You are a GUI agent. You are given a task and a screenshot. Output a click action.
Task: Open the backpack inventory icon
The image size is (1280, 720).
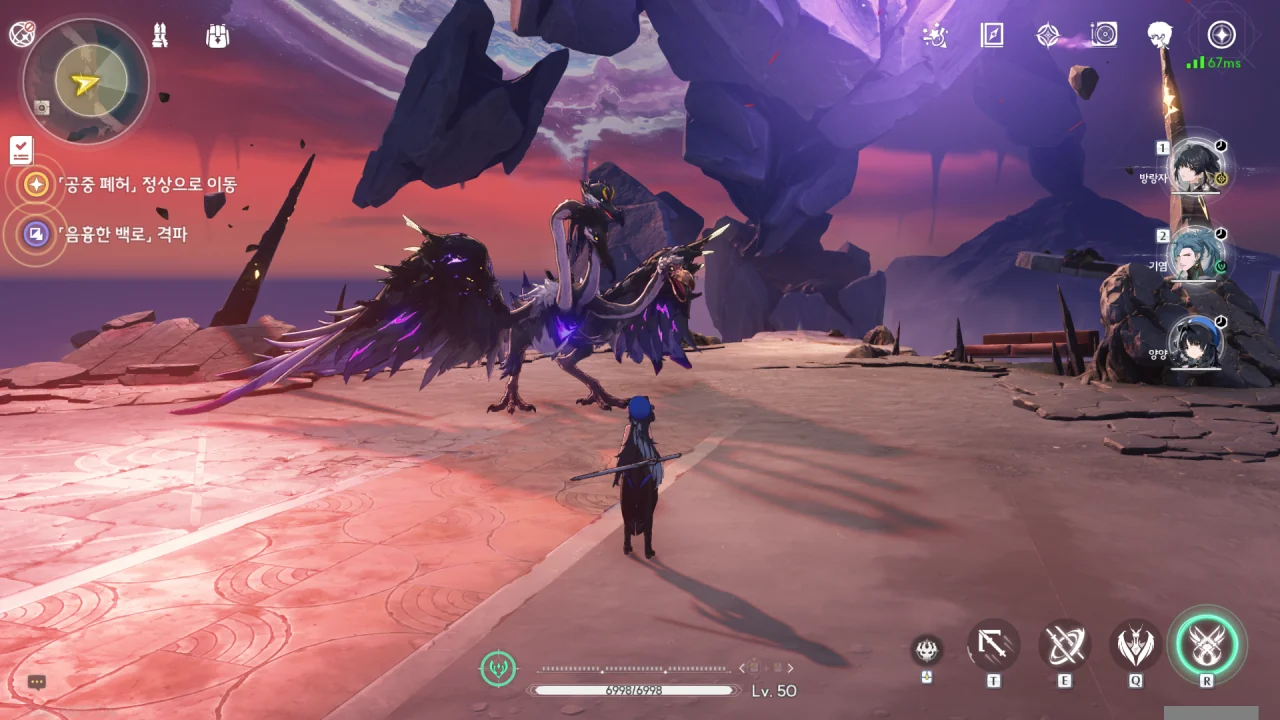pyautogui.click(x=217, y=36)
